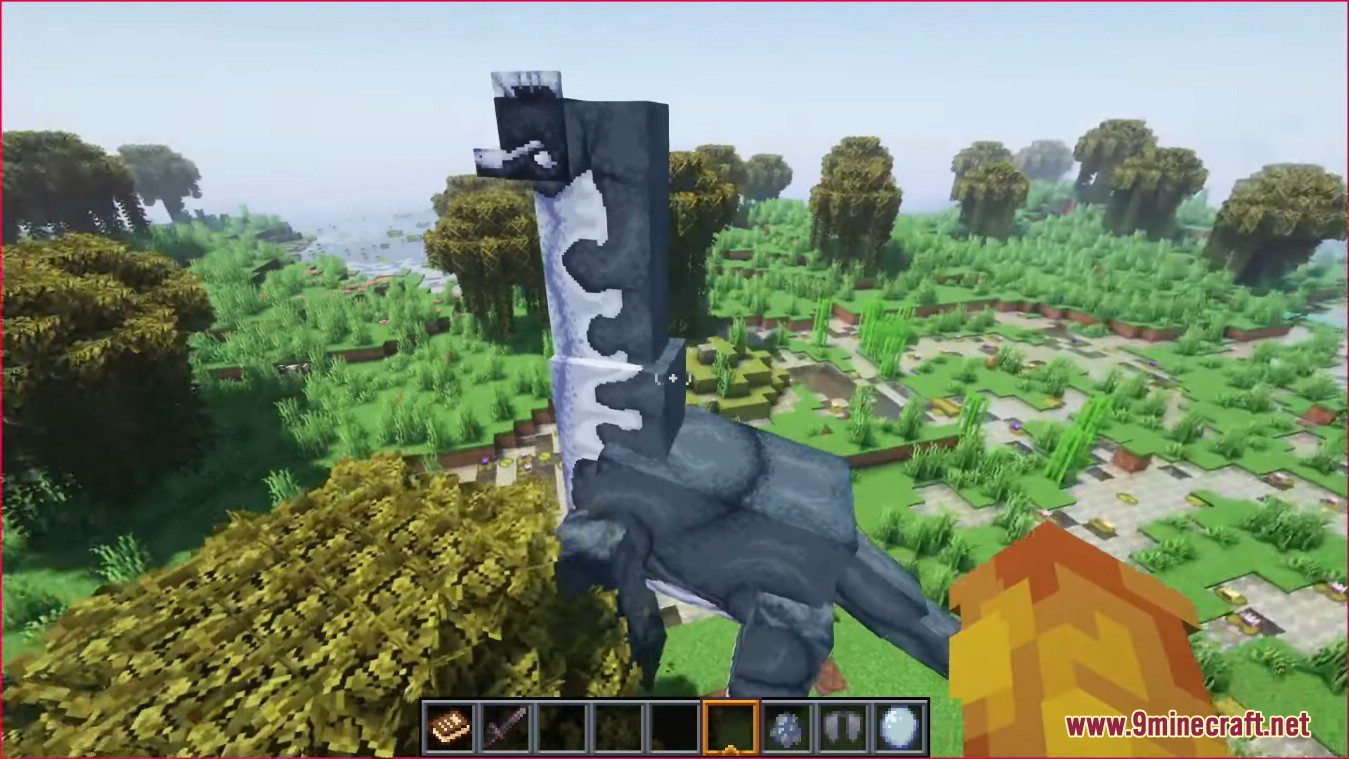
Task: Click the crosshair at screen center
Action: tap(674, 379)
